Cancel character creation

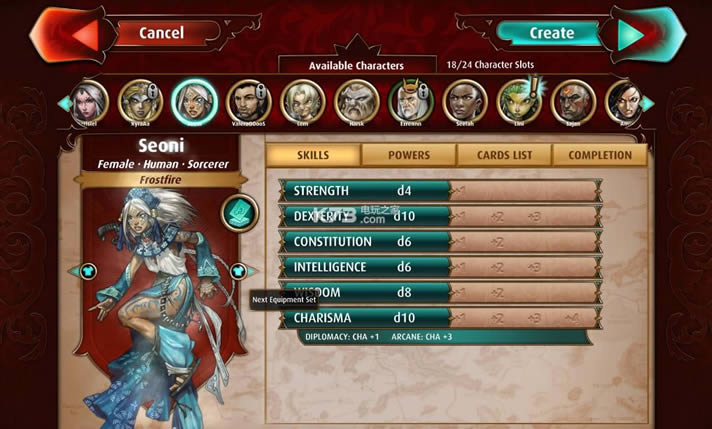pyautogui.click(x=162, y=33)
